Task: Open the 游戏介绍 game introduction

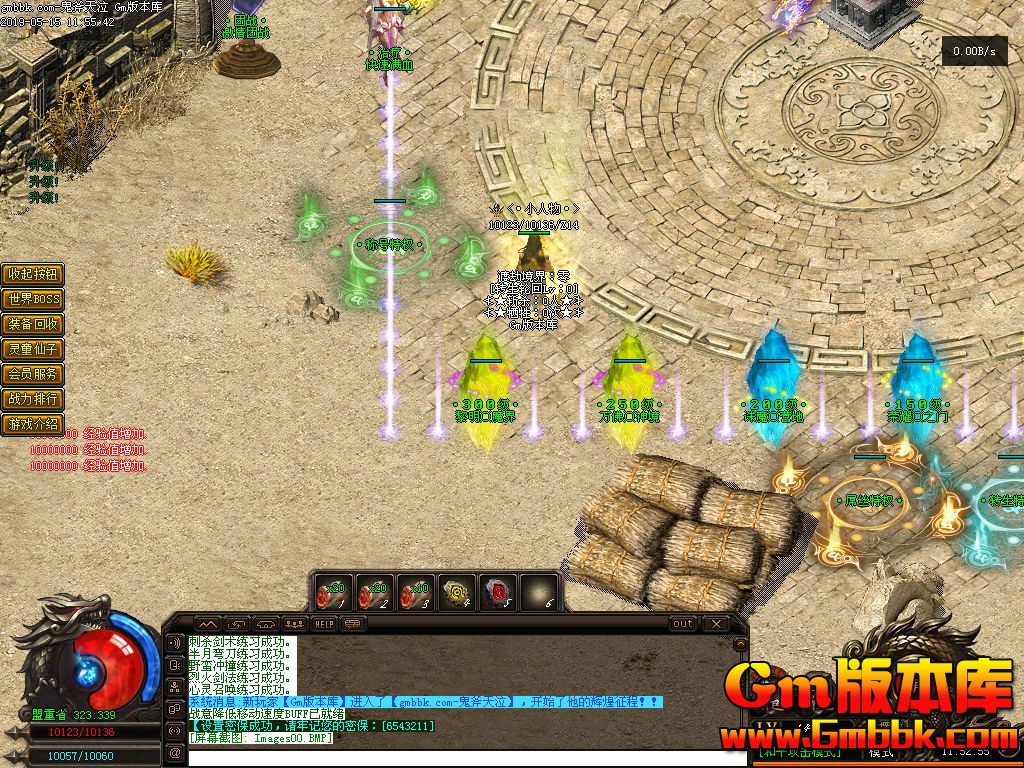Action: point(34,424)
